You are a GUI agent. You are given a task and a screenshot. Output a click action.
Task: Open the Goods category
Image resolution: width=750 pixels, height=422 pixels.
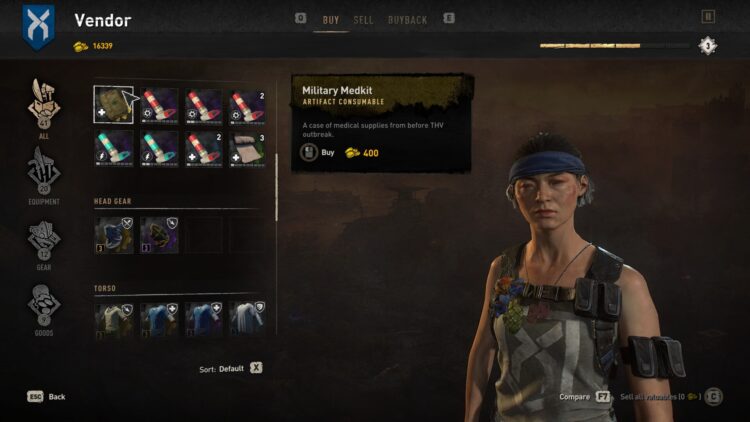pos(44,308)
